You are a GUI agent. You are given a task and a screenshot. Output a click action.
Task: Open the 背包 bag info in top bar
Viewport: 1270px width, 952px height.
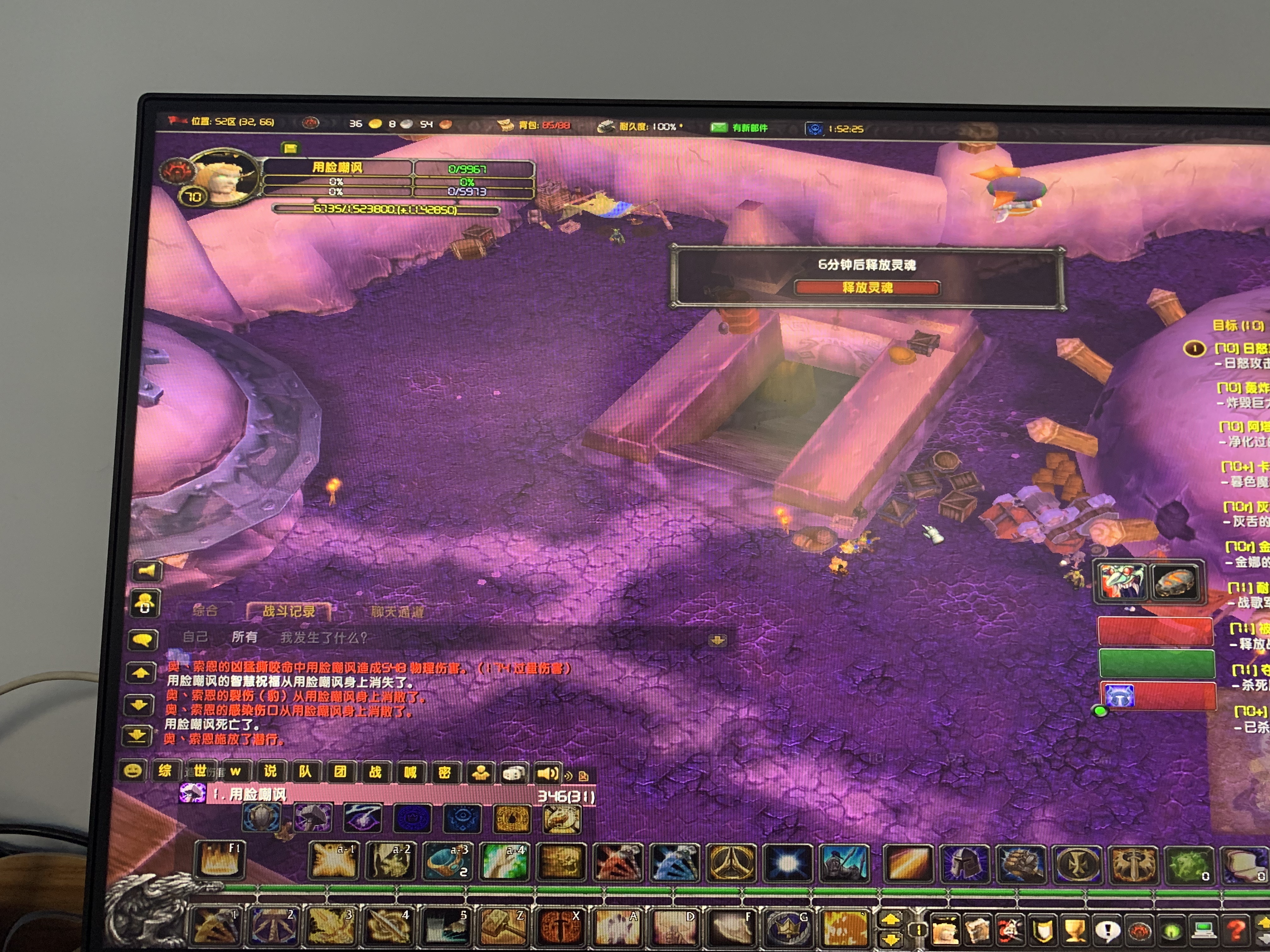click(x=535, y=125)
